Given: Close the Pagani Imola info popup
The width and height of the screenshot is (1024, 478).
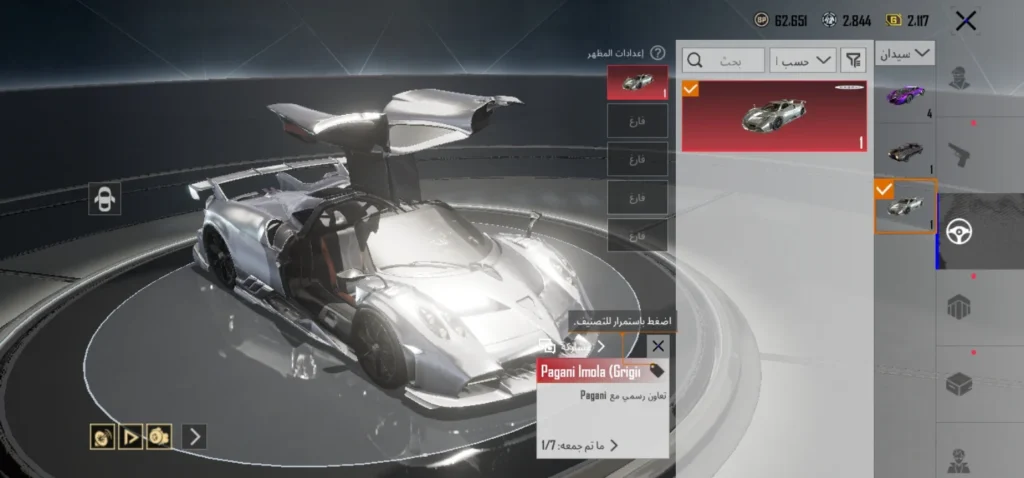Looking at the screenshot, I should click(657, 346).
